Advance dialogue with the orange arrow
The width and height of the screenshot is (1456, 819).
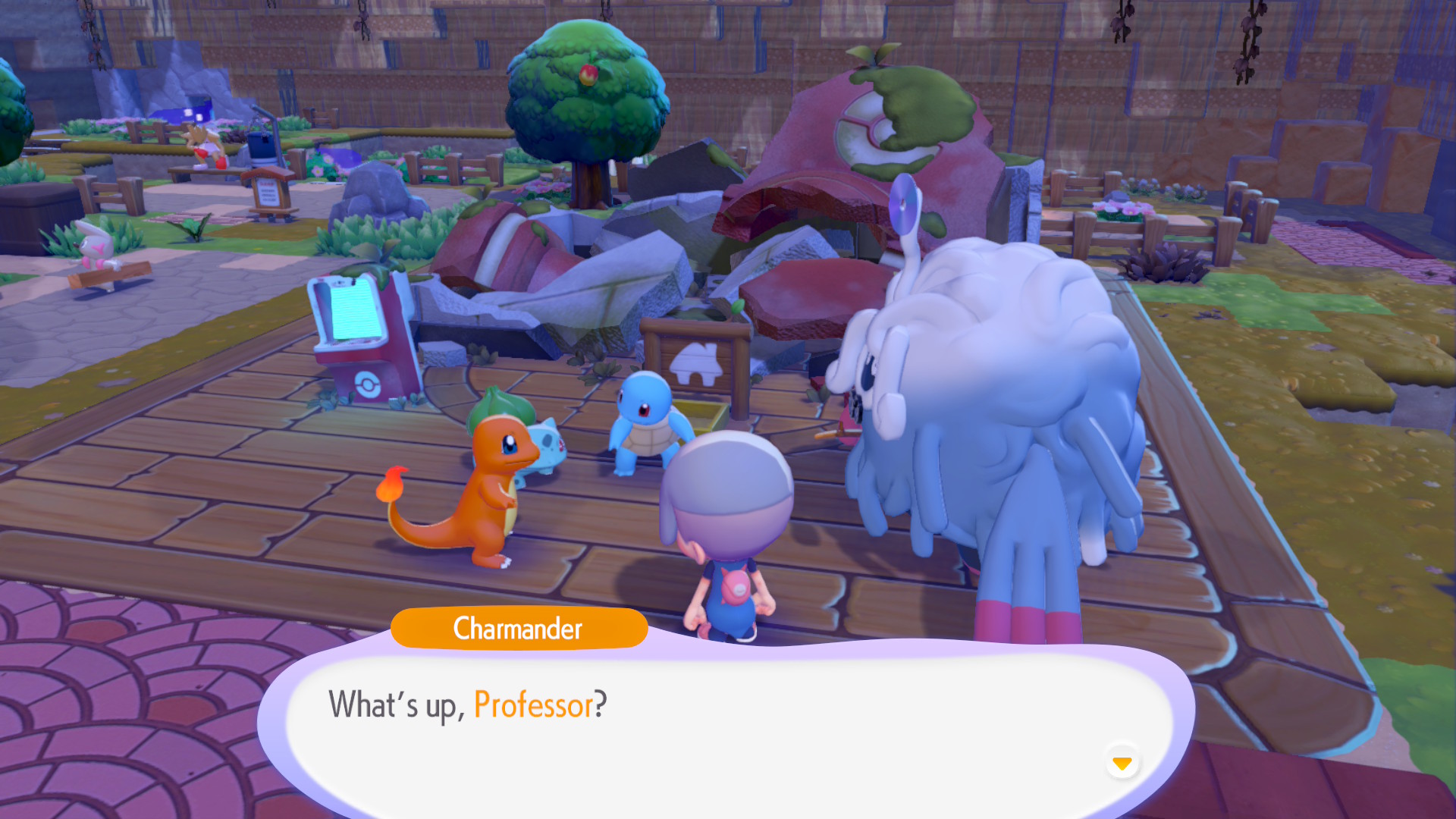click(1122, 763)
